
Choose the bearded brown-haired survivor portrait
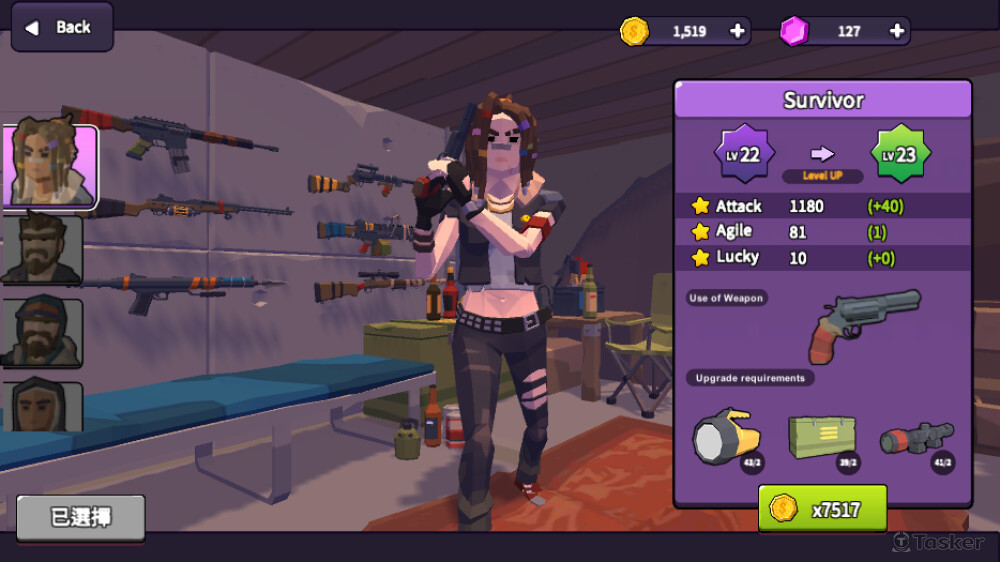(x=42, y=249)
